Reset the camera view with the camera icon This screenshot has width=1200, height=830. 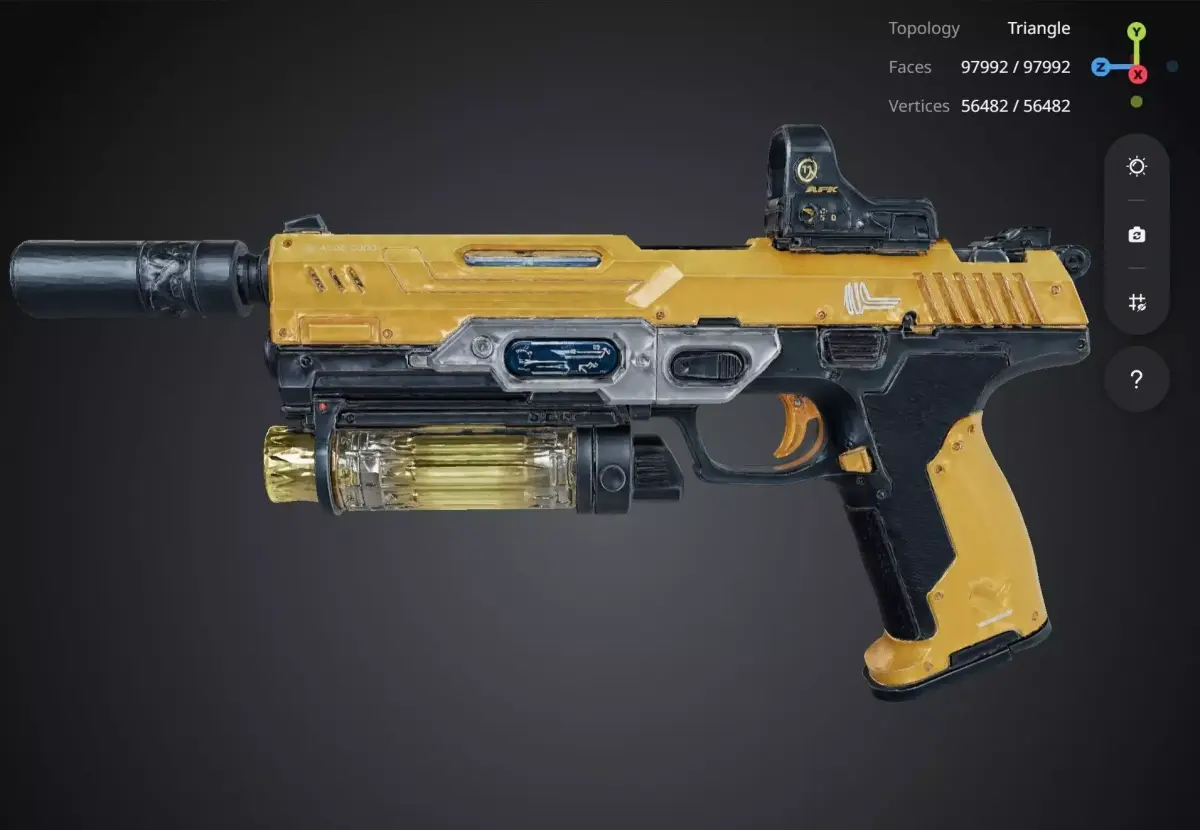coord(1136,235)
